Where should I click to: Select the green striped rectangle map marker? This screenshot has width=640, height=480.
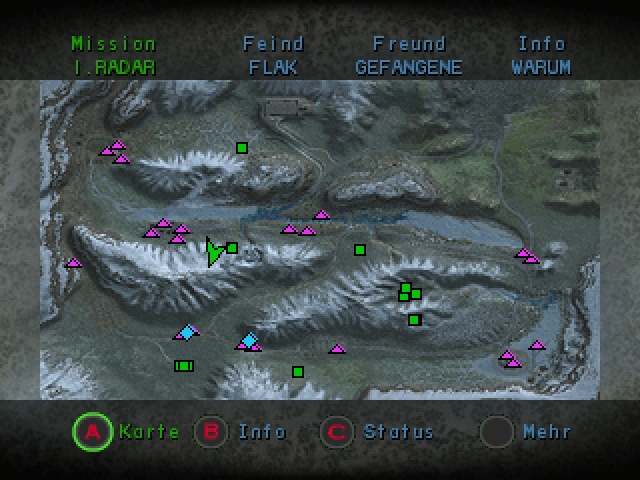183,366
